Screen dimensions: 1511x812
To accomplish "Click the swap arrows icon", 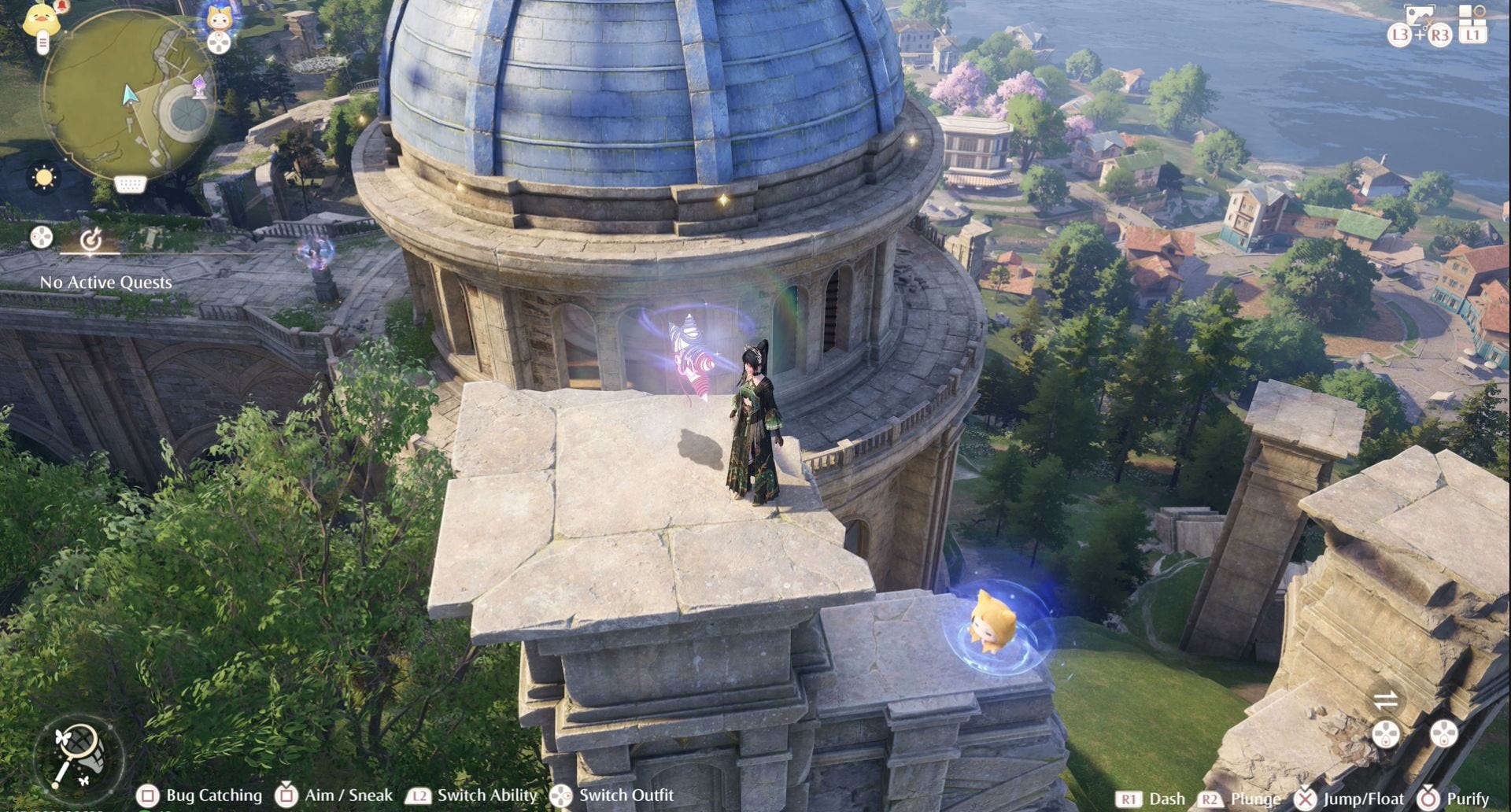I will [1385, 699].
